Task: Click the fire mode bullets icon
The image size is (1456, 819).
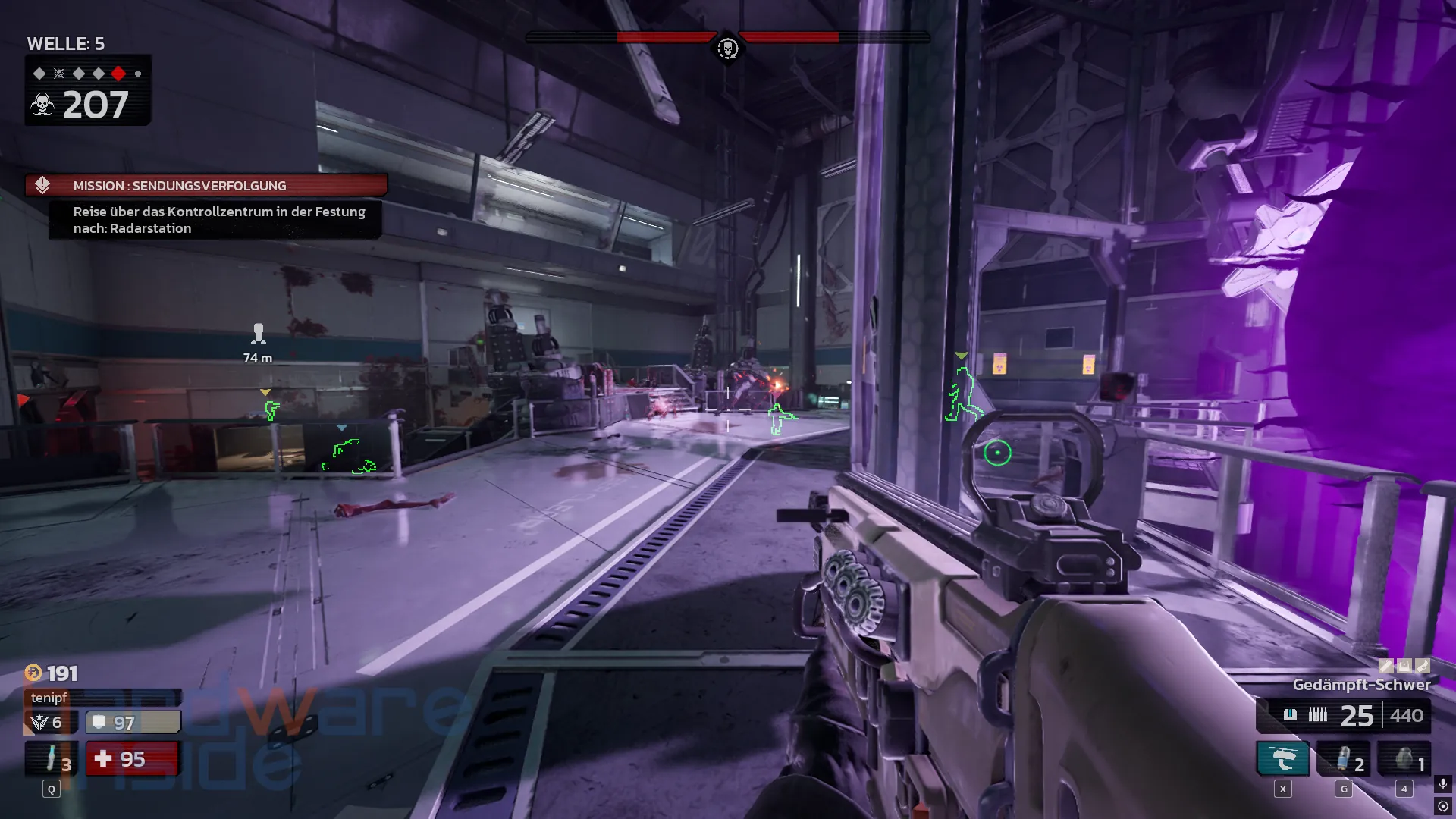Action: pyautogui.click(x=1318, y=715)
